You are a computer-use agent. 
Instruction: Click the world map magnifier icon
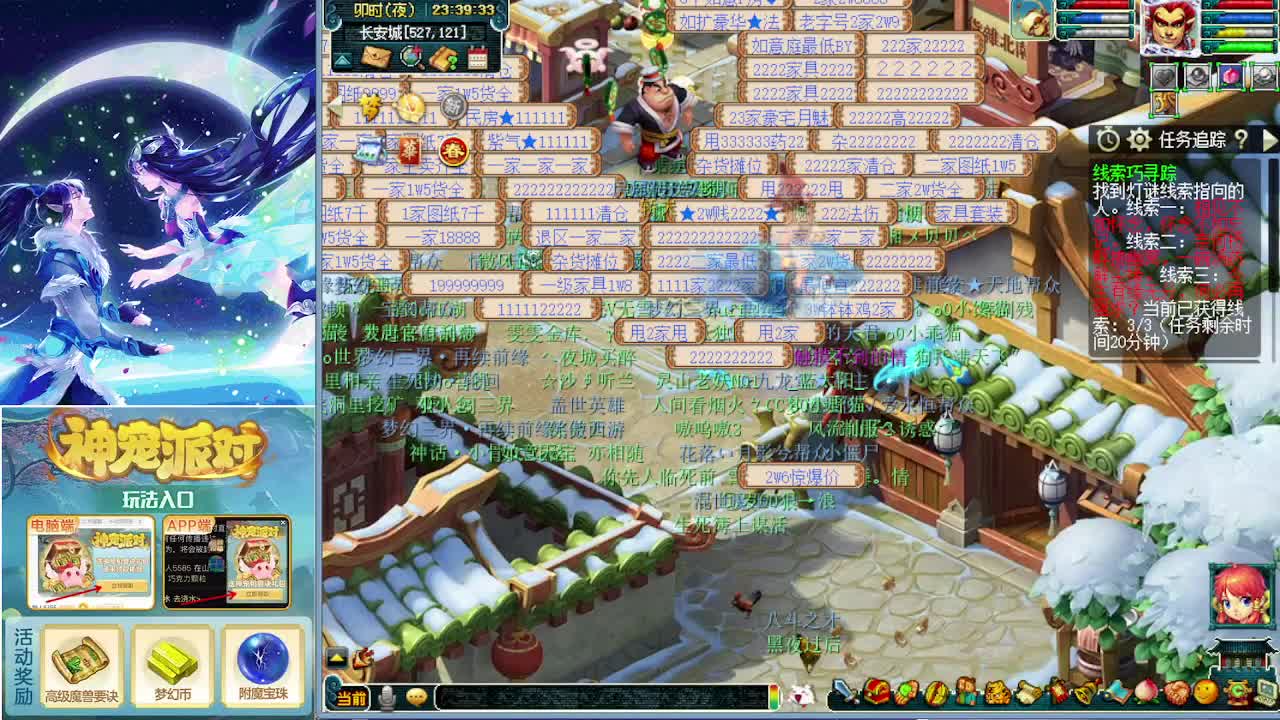pyautogui.click(x=410, y=58)
